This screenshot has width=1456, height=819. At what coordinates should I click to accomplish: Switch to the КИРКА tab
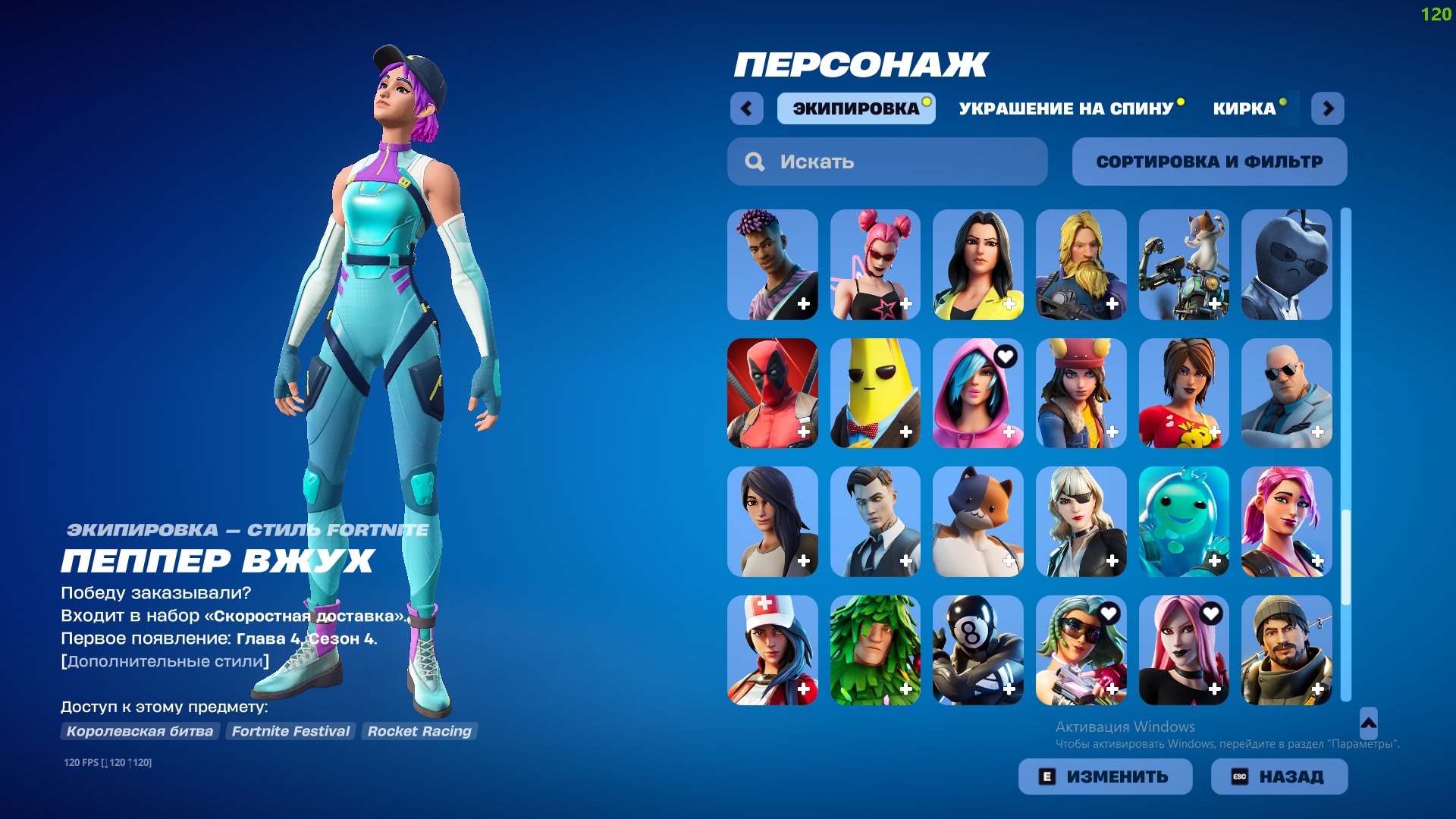click(1244, 108)
